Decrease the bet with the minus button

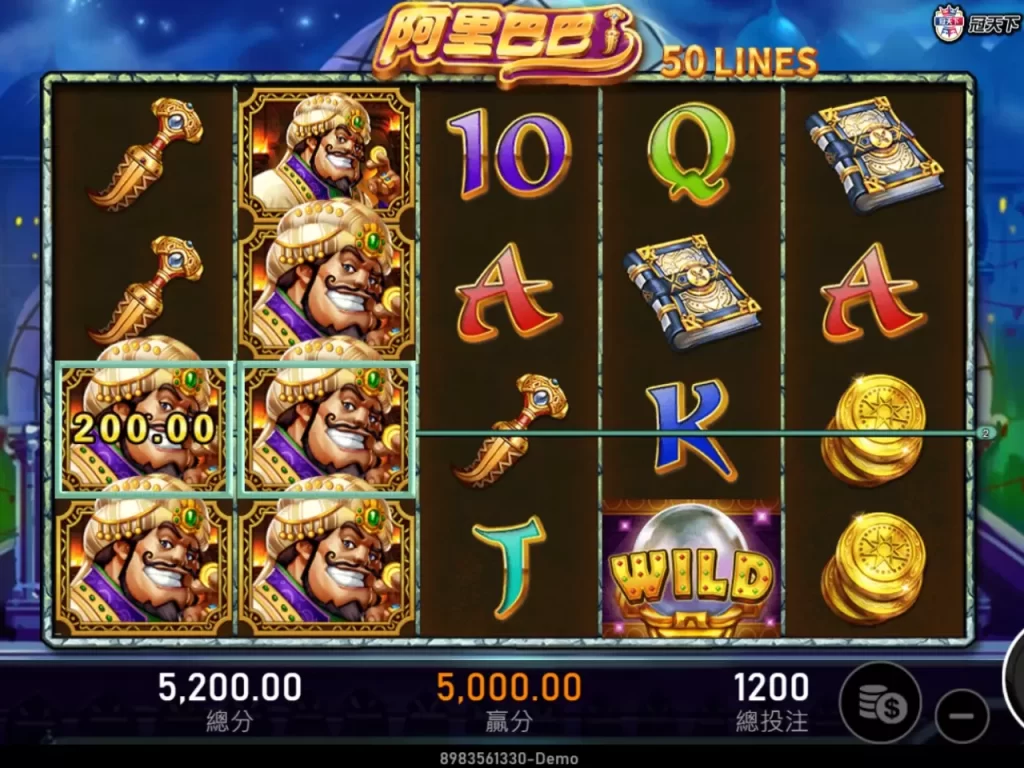pyautogui.click(x=962, y=716)
